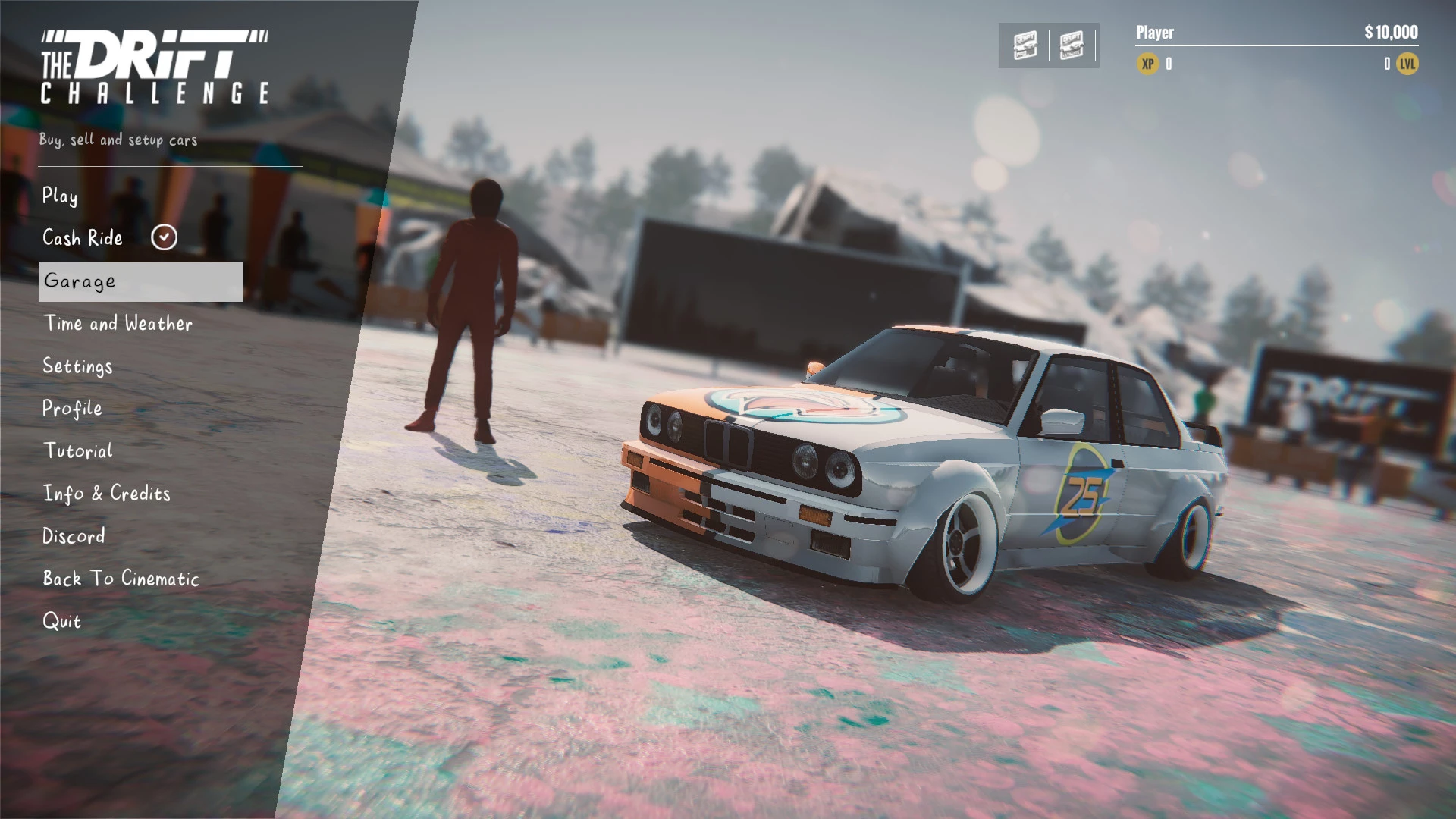1456x819 pixels.
Task: Open the Profile page
Action: (x=72, y=409)
